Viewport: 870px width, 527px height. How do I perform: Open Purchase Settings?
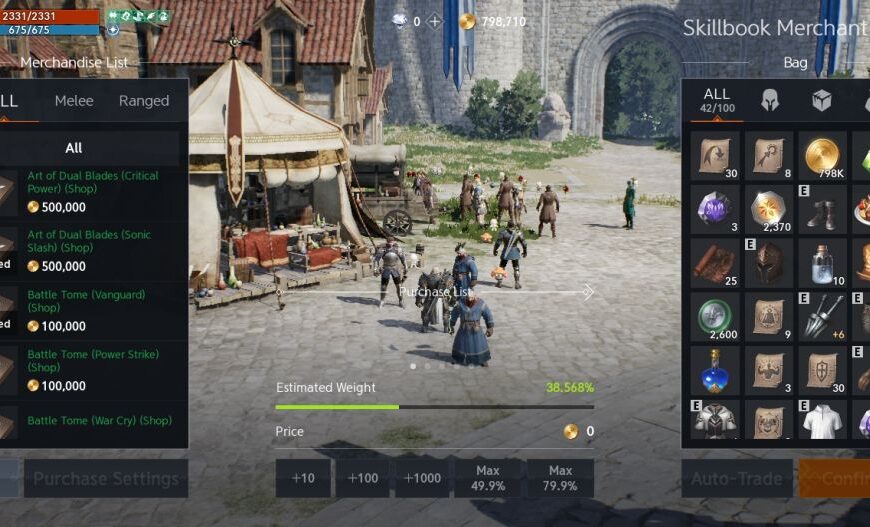(106, 479)
